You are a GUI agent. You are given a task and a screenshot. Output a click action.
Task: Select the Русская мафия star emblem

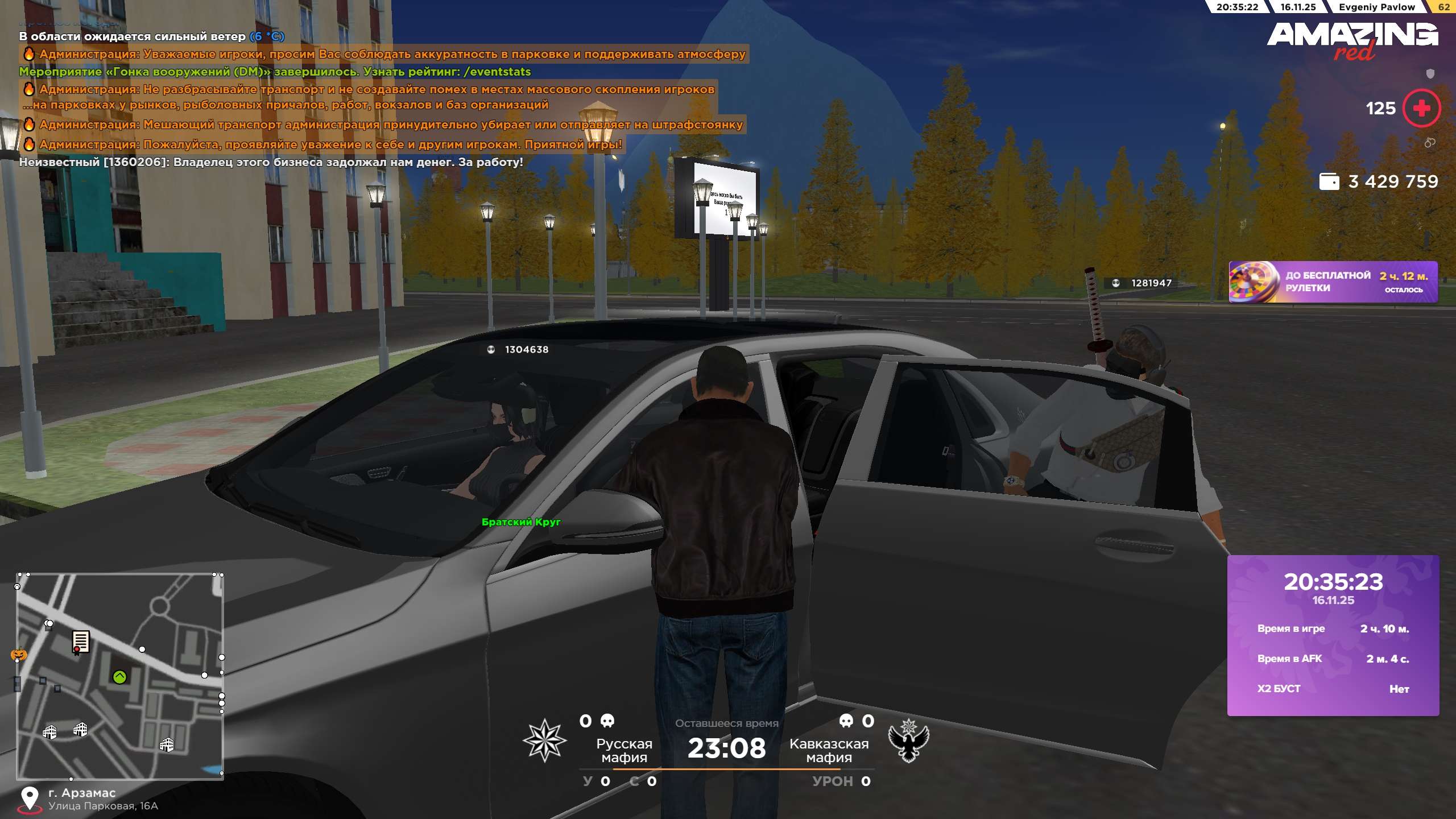pos(544,740)
